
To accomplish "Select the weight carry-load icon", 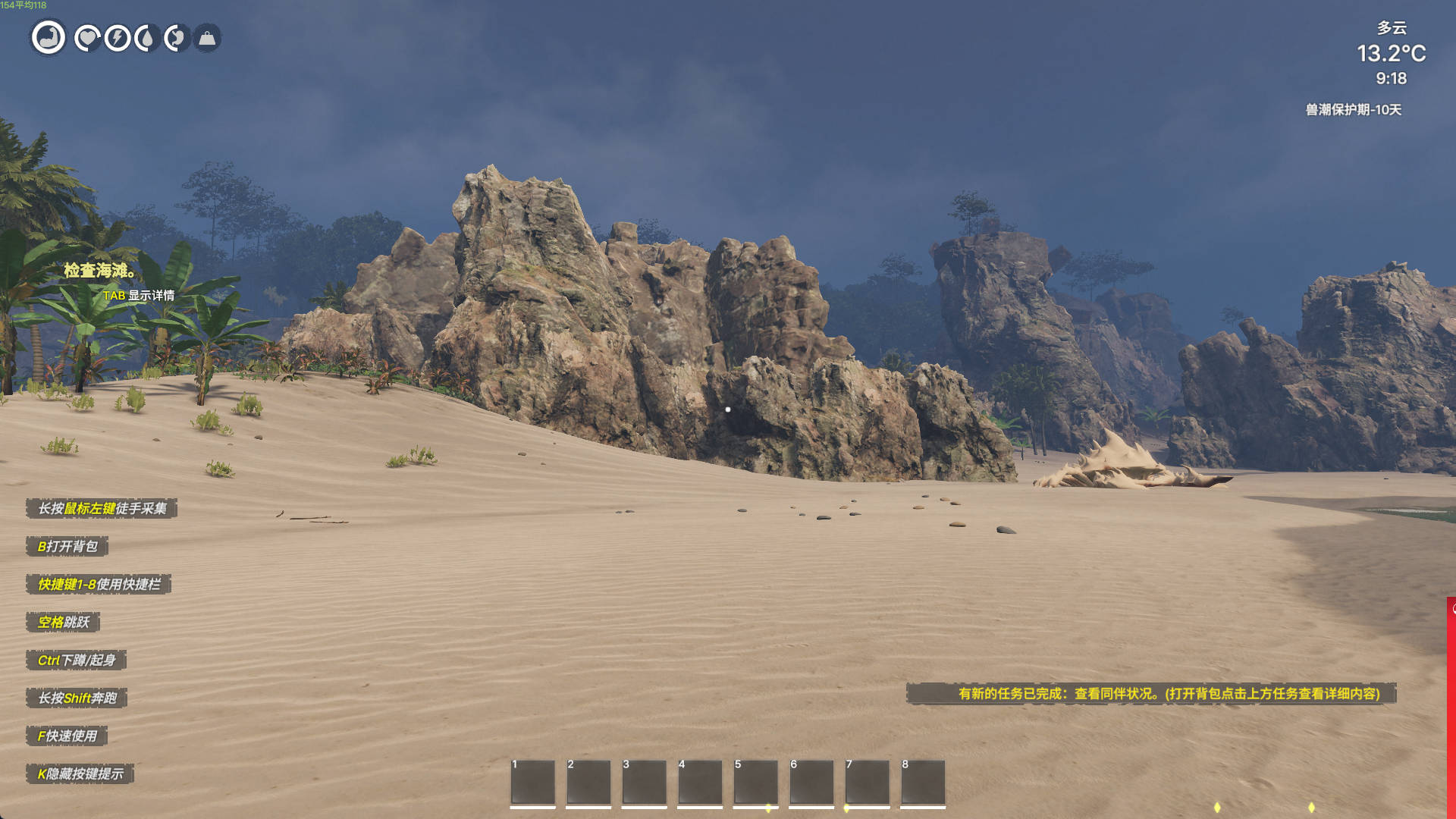I will tap(207, 38).
